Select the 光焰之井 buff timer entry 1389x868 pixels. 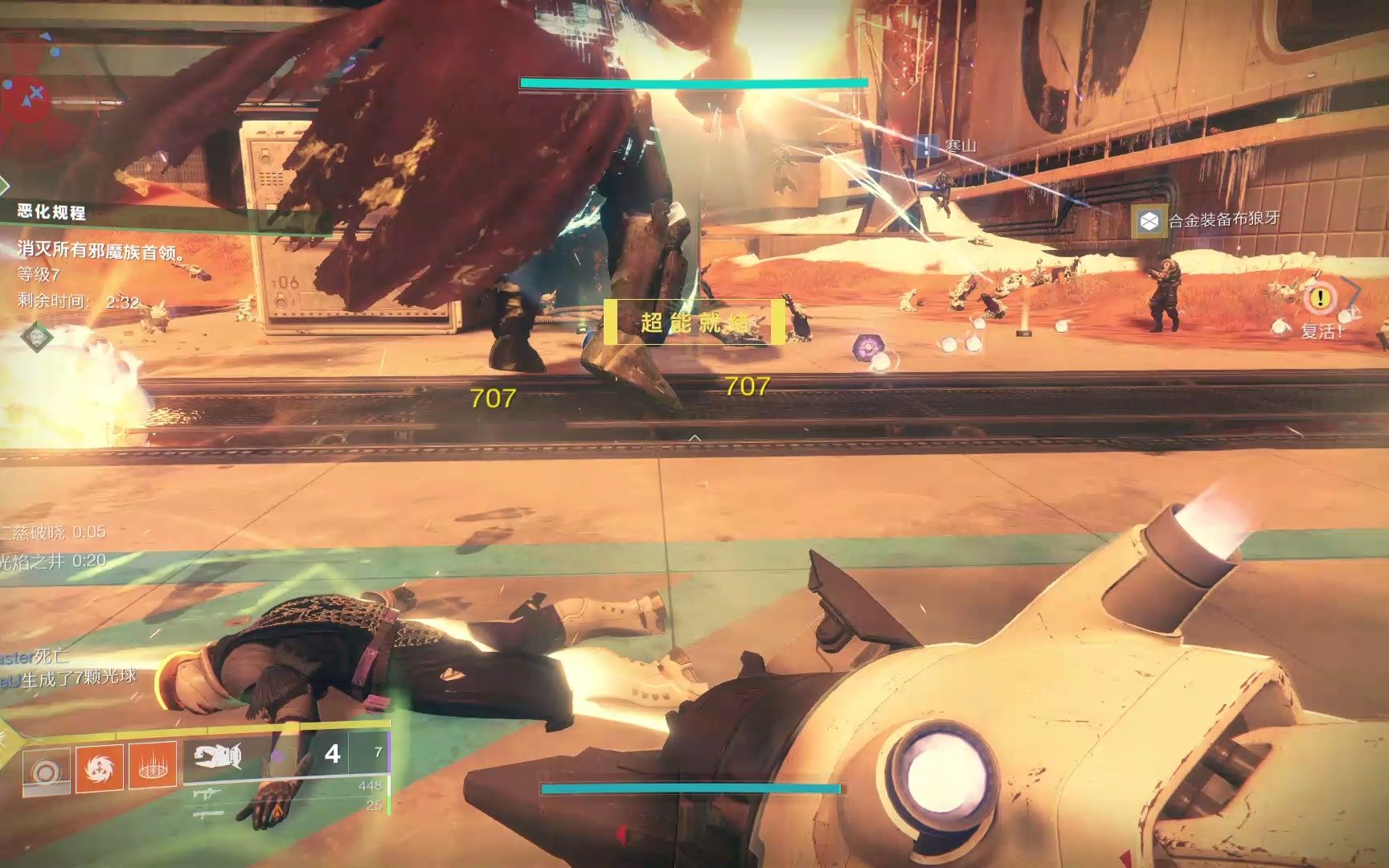(53, 561)
